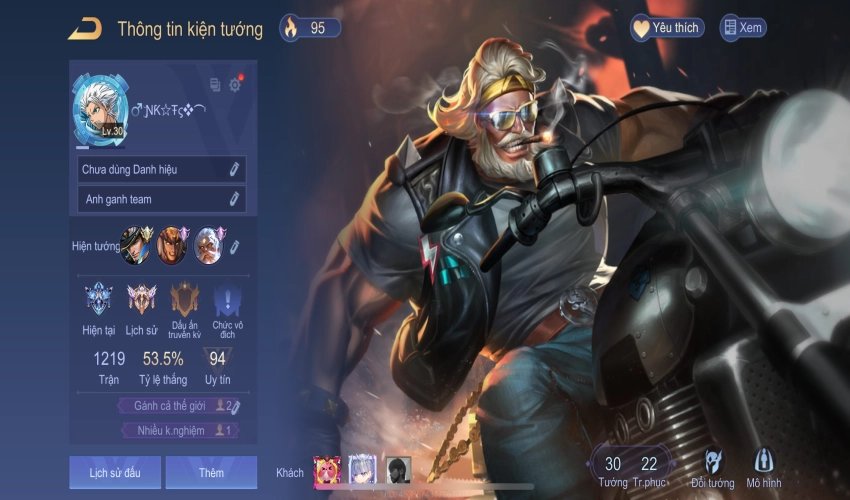Tap the flame popularity counter
Viewport: 850px width, 500px height.
click(309, 28)
